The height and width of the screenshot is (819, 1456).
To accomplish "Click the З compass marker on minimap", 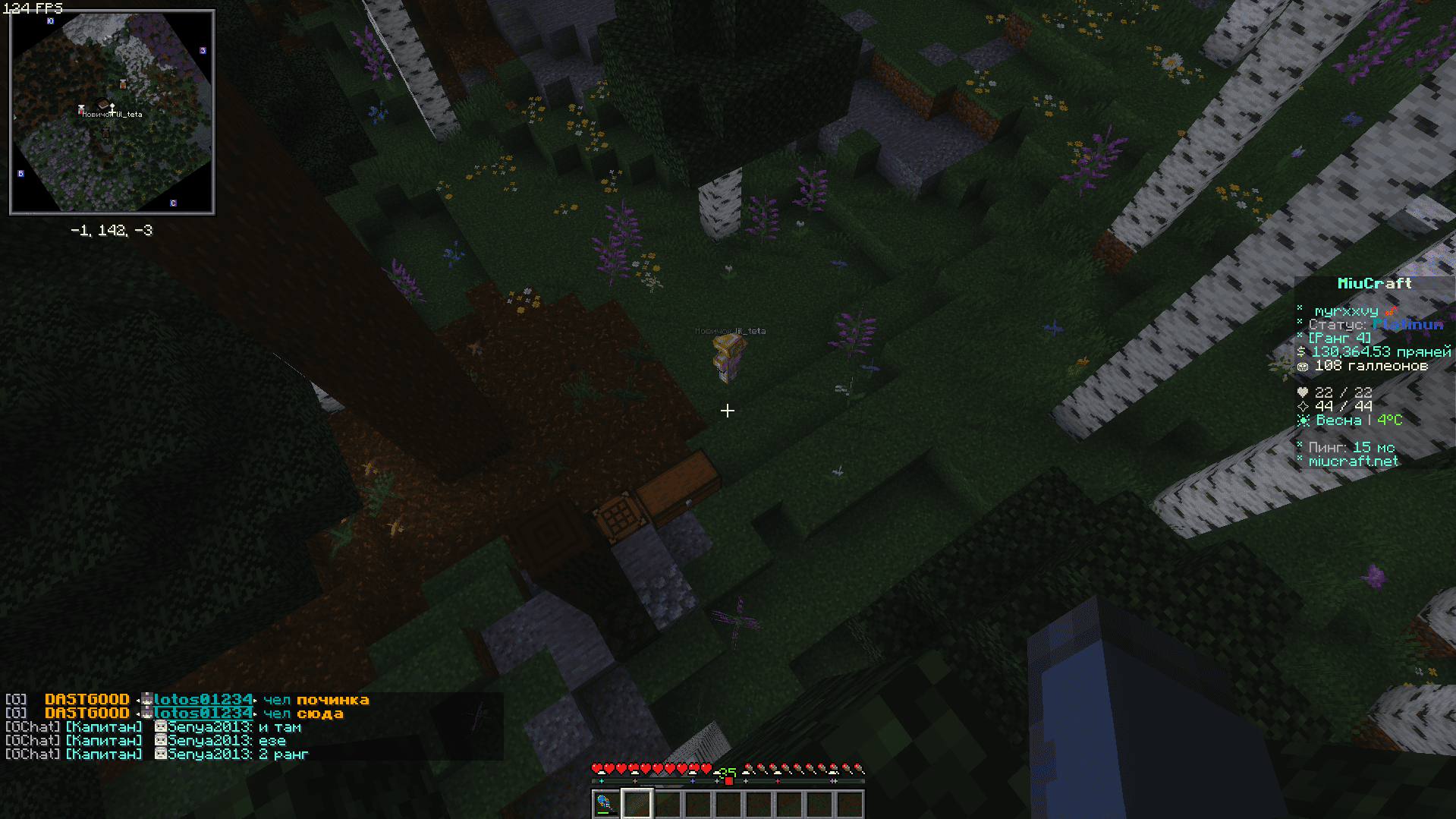I will pyautogui.click(x=203, y=51).
